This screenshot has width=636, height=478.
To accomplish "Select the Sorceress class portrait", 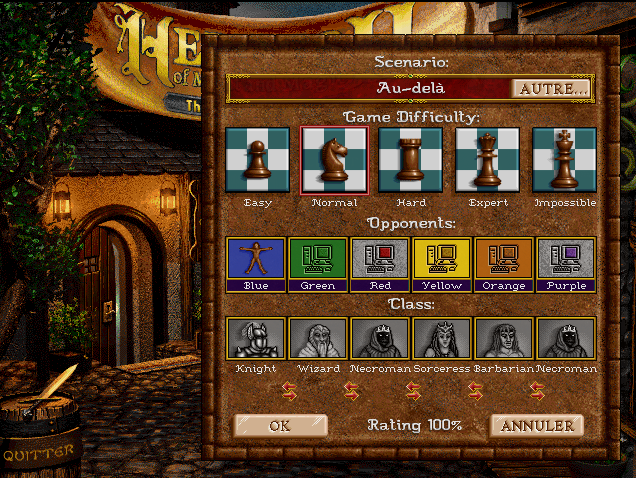I will (443, 339).
